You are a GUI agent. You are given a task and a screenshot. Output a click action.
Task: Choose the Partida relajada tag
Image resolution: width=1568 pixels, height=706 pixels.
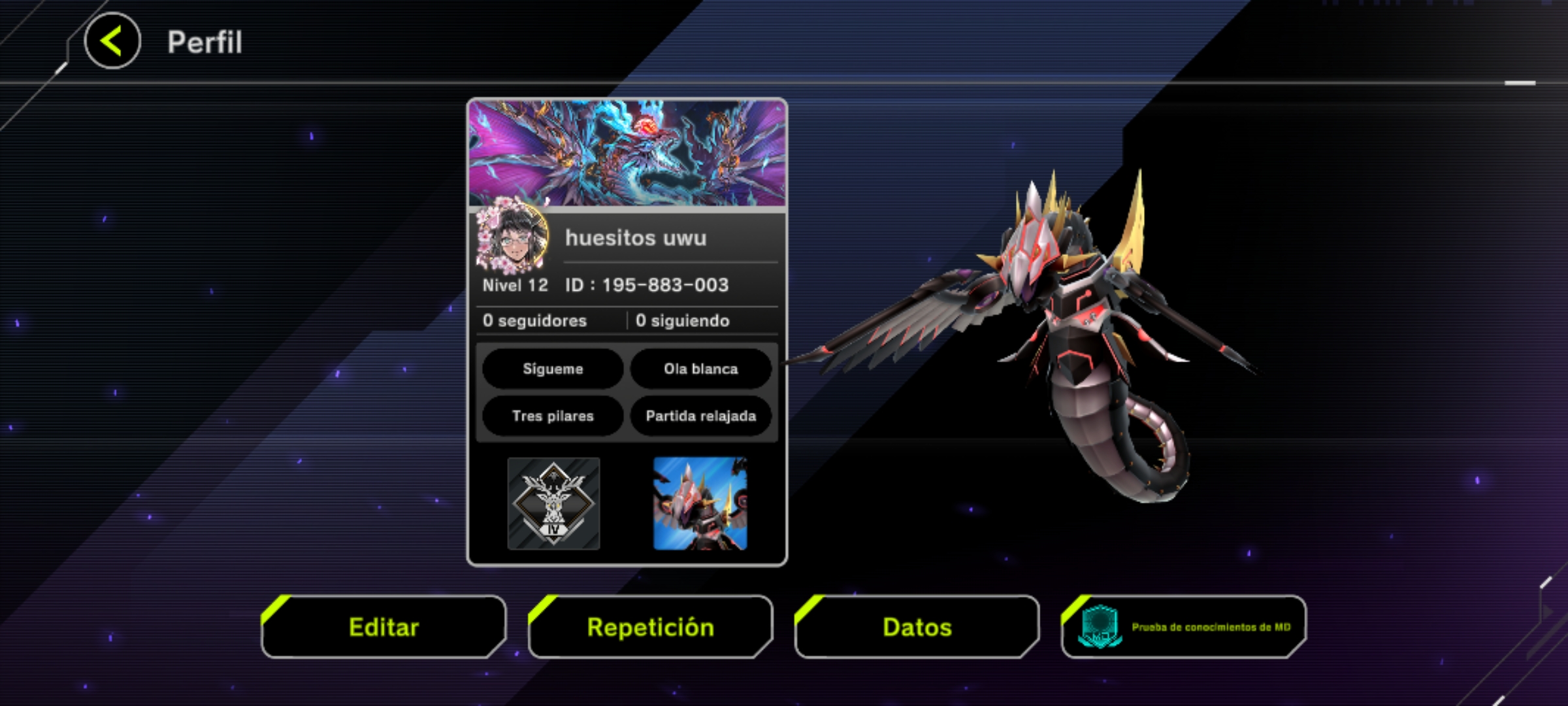(700, 416)
